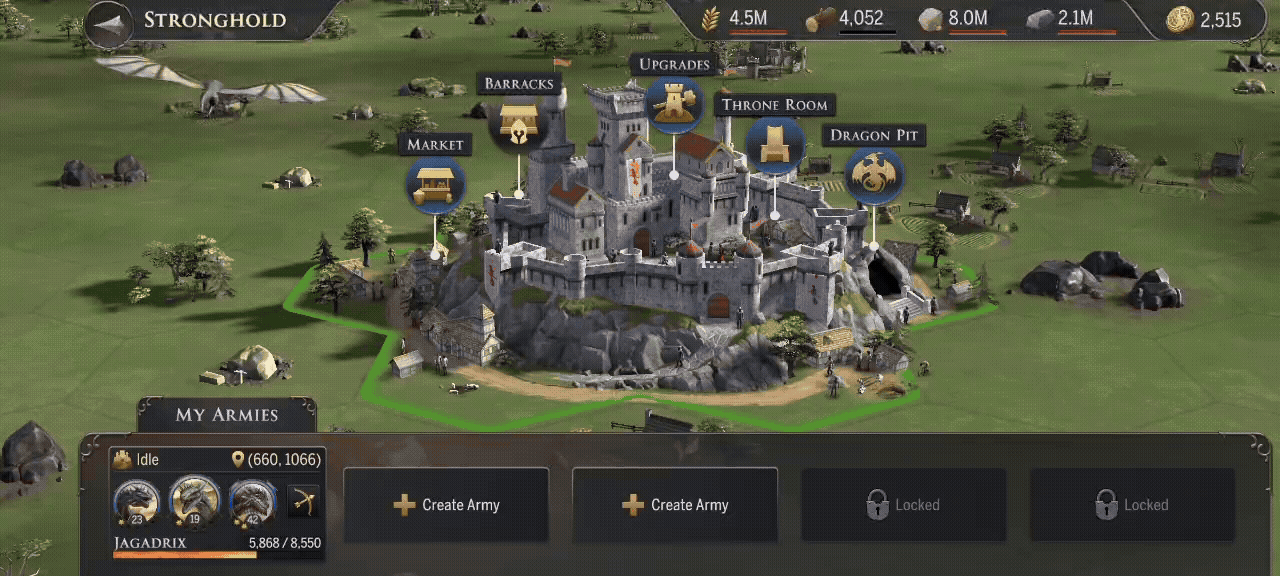1280x576 pixels.
Task: Click the bow and arrow troop icon
Action: pos(303,501)
